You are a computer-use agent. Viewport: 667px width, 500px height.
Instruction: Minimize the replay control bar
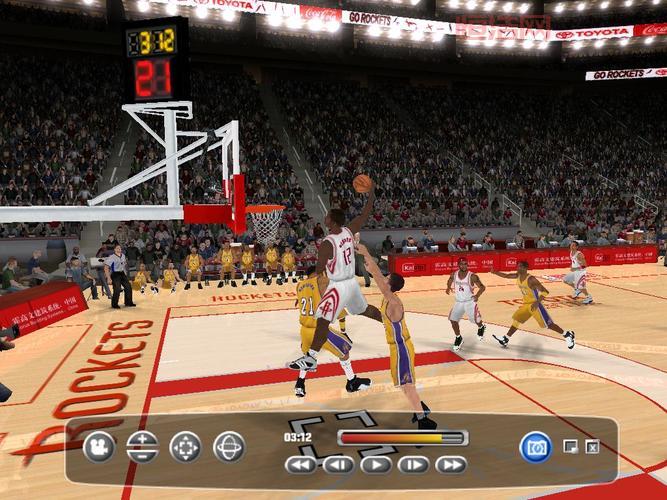[x=570, y=446]
